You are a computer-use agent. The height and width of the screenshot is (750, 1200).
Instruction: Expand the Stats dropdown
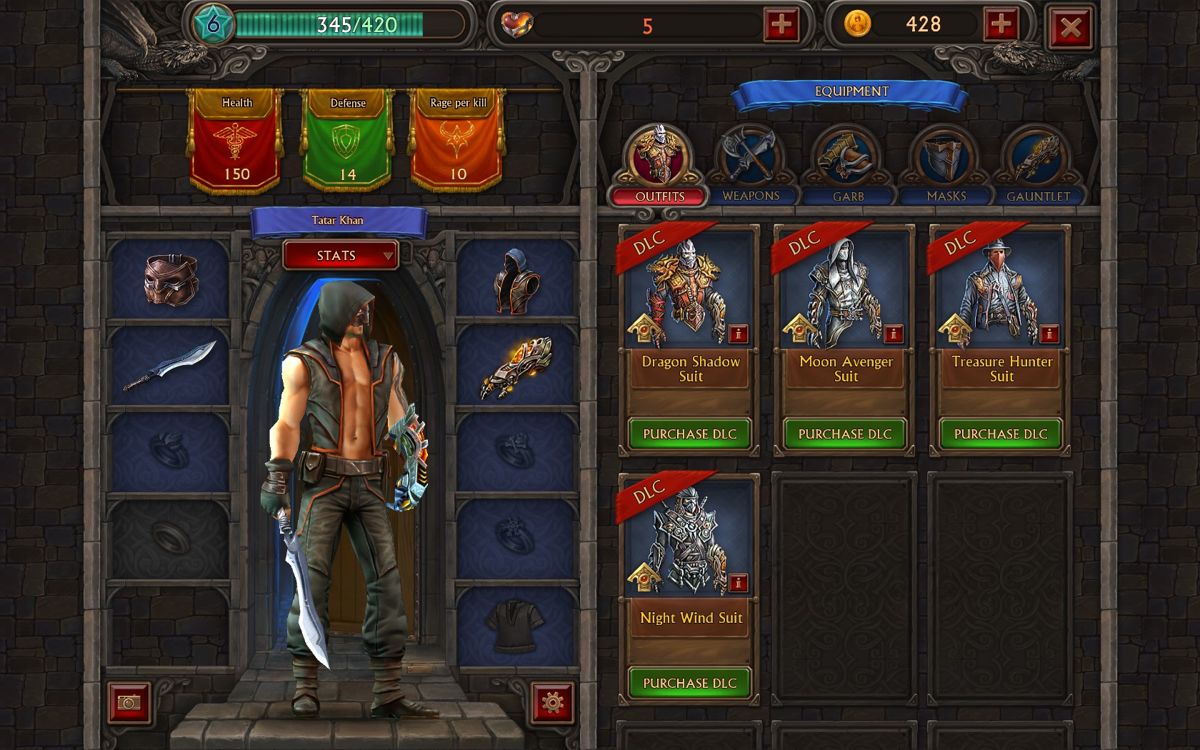(341, 255)
